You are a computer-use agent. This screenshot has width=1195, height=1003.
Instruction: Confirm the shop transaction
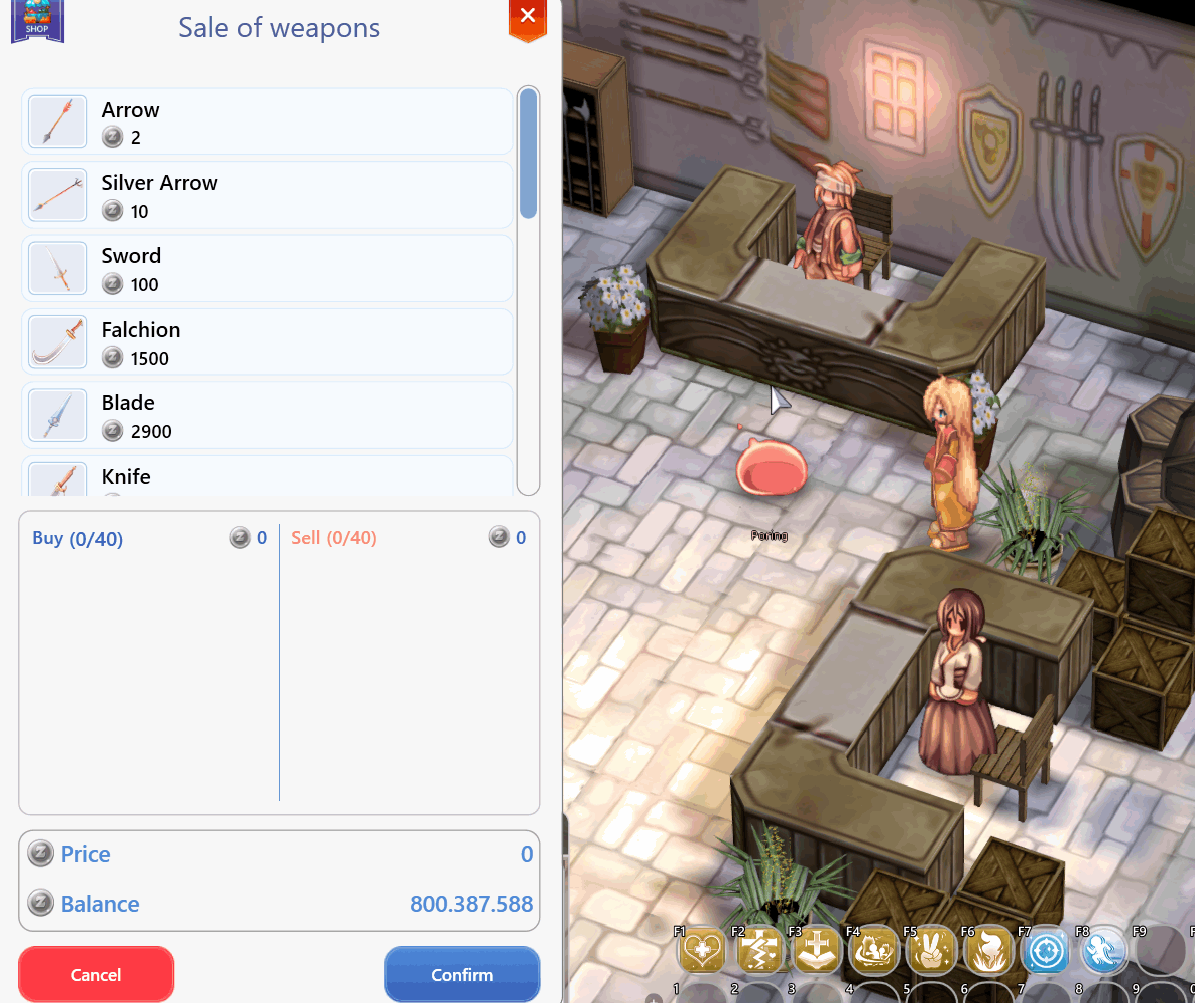462,974
